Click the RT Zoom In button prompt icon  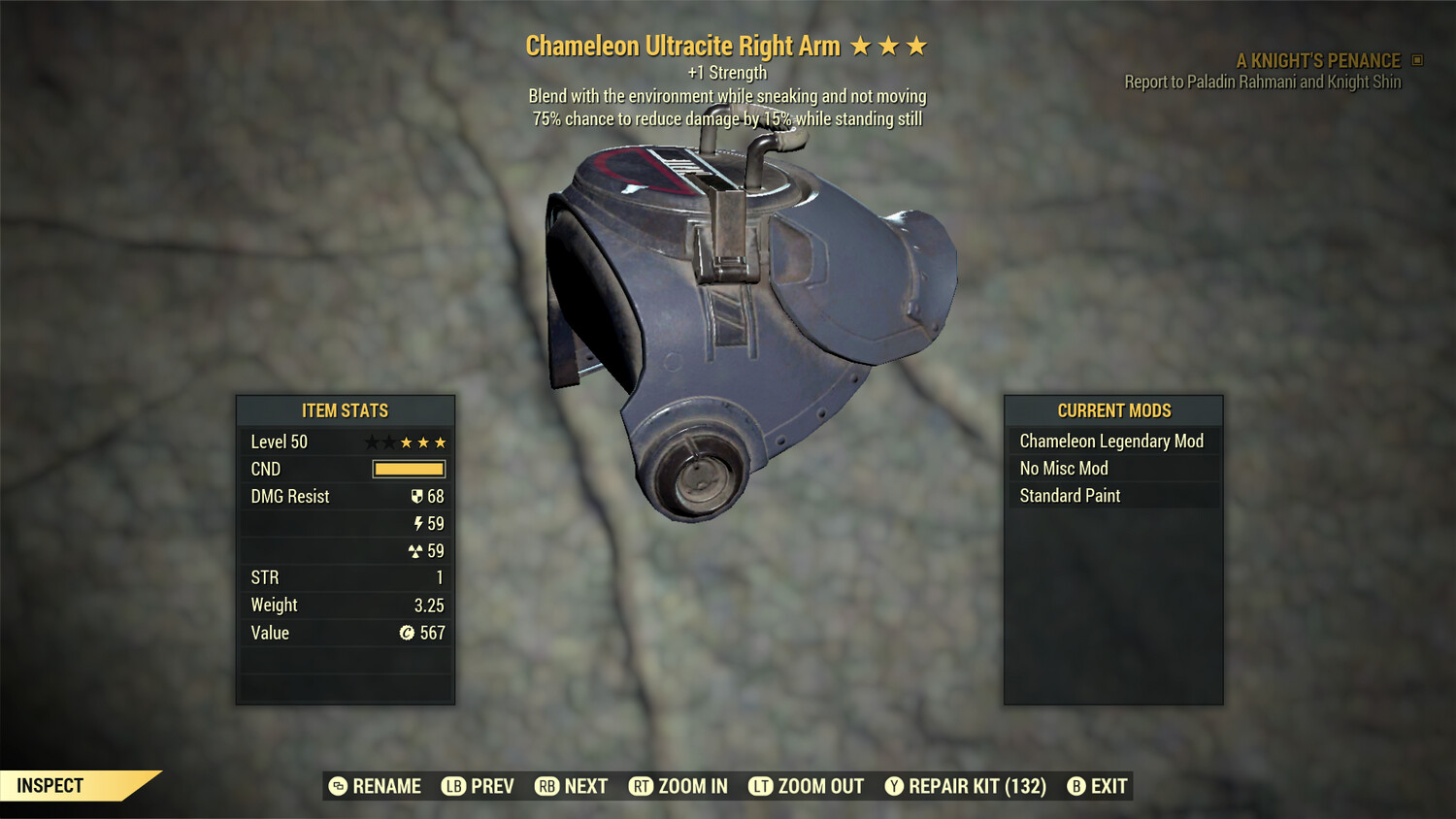(x=642, y=786)
